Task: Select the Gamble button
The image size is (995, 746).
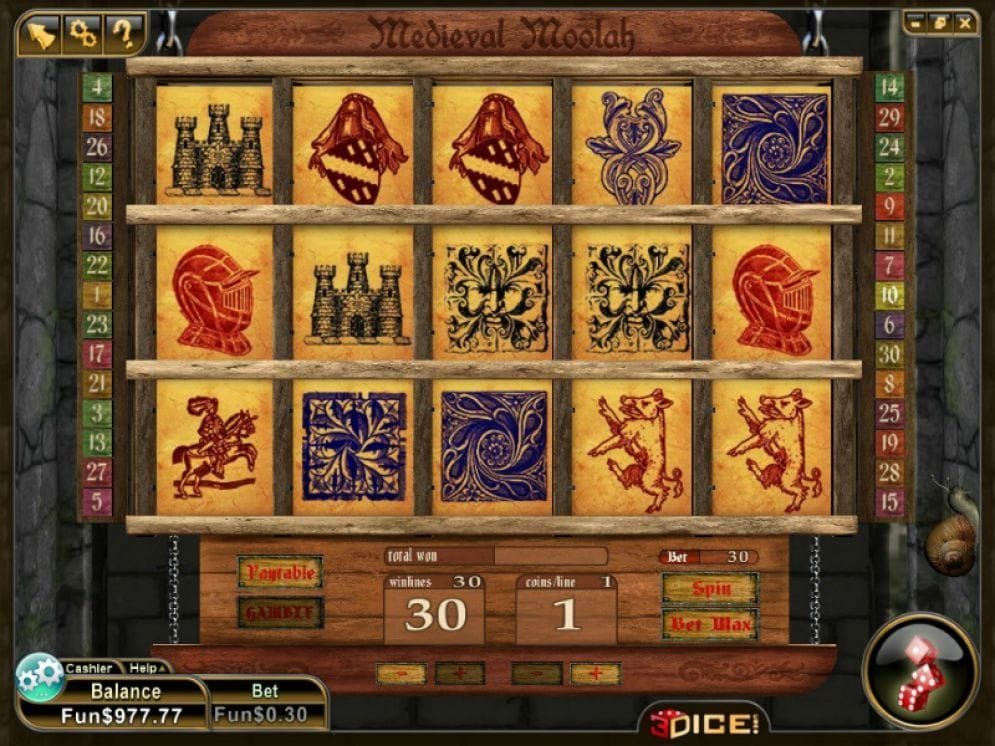Action: (x=280, y=612)
